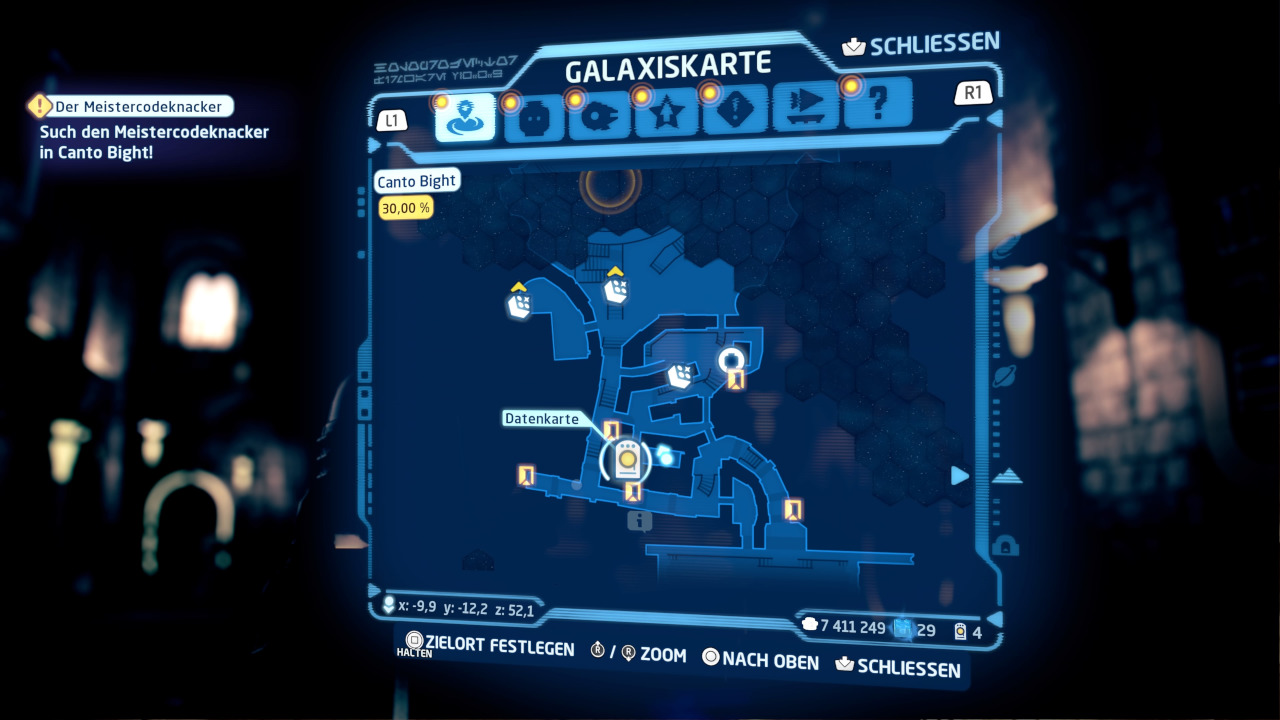
Task: Open the Der Meistercodeknacker quest tracker
Action: pyautogui.click(x=136, y=106)
